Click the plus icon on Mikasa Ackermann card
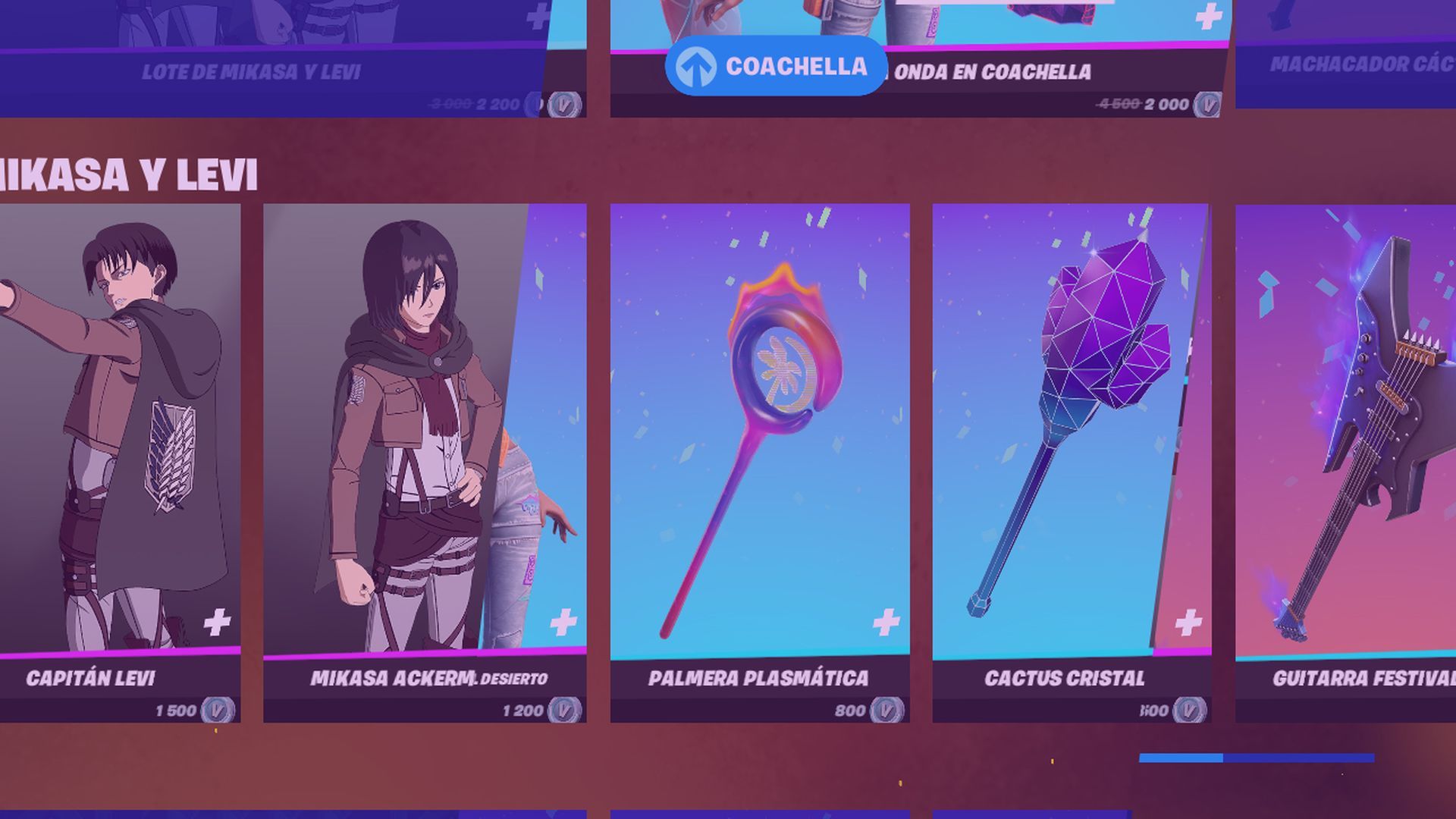The height and width of the screenshot is (819, 1456). pos(563,623)
